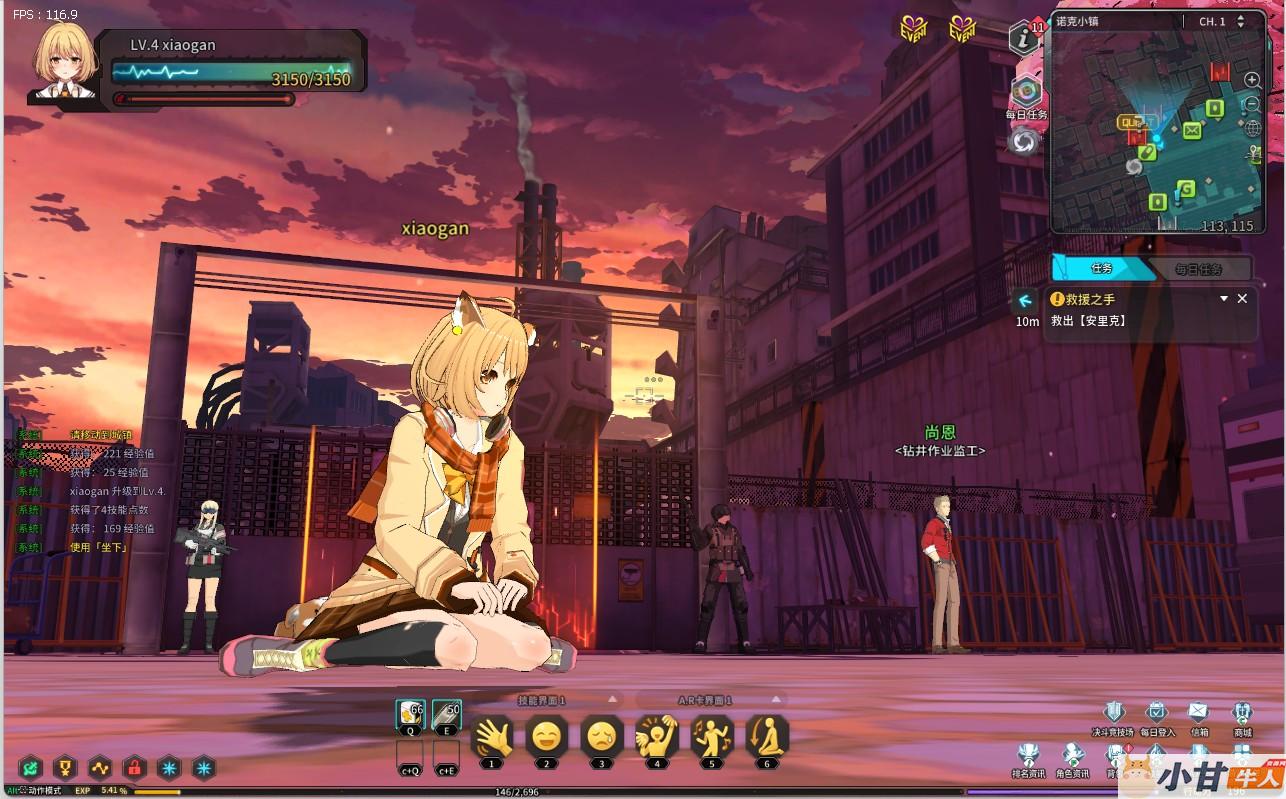Zoom in on the minimap
This screenshot has height=799, width=1286.
pyautogui.click(x=1252, y=80)
